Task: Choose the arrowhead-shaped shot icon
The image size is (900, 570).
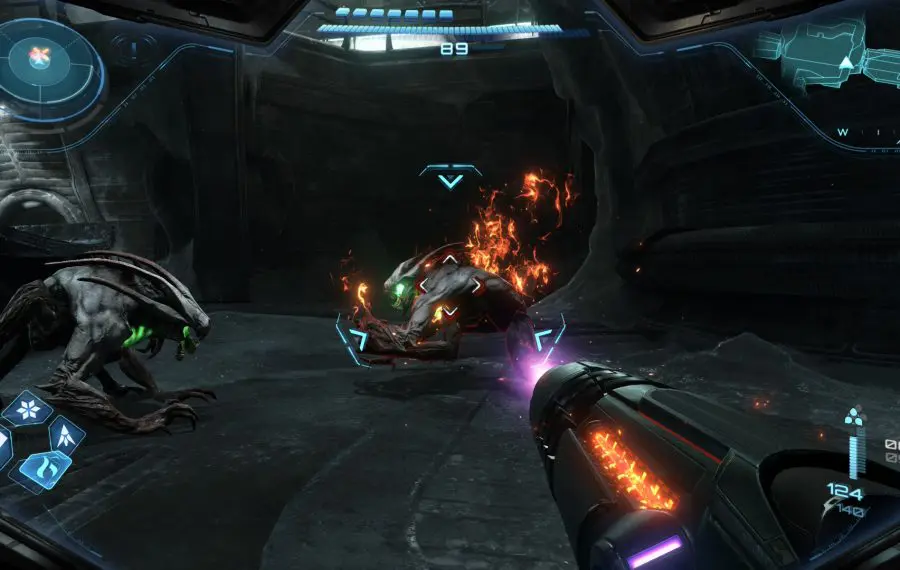Action: (66, 433)
